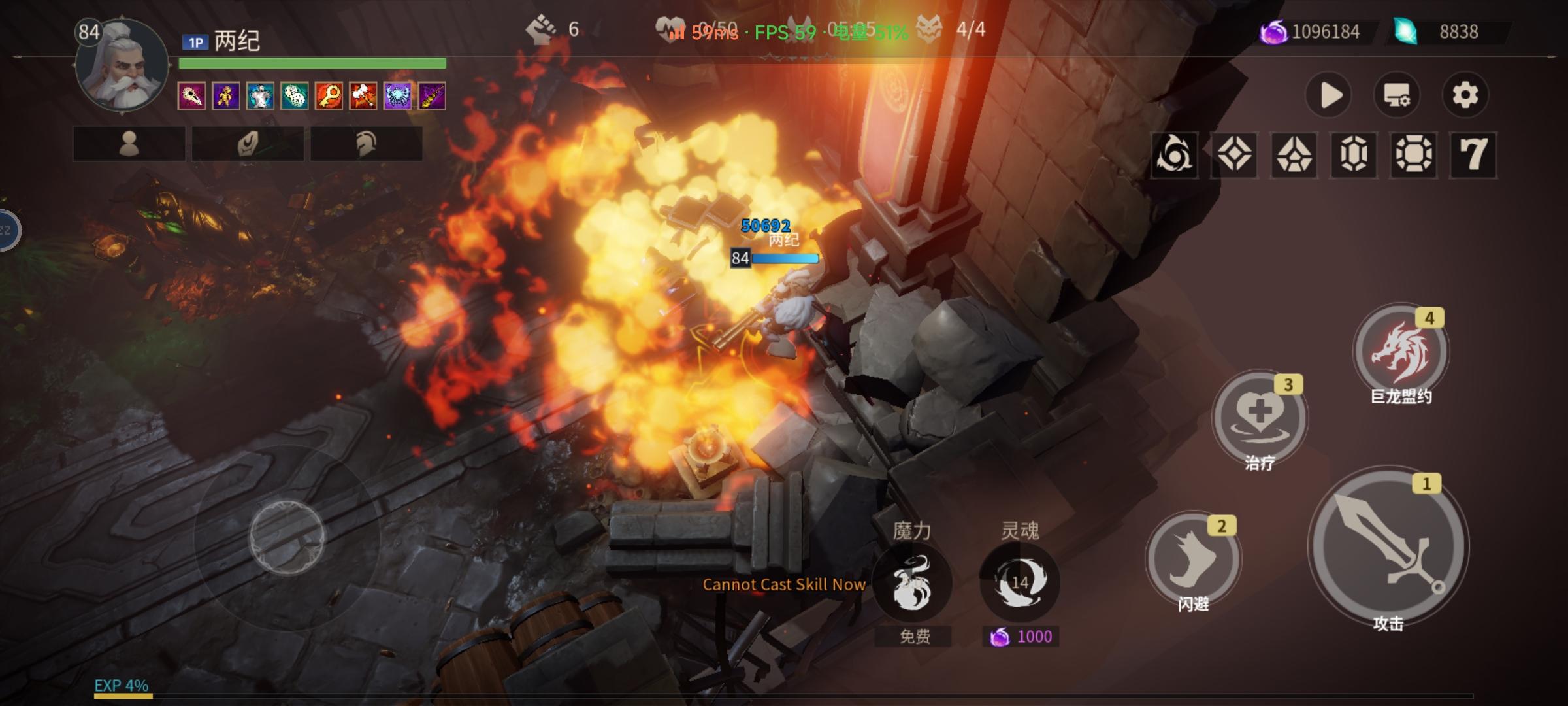Viewport: 1568px width, 706px height.
Task: Open the character silhouette tab
Action: click(129, 143)
